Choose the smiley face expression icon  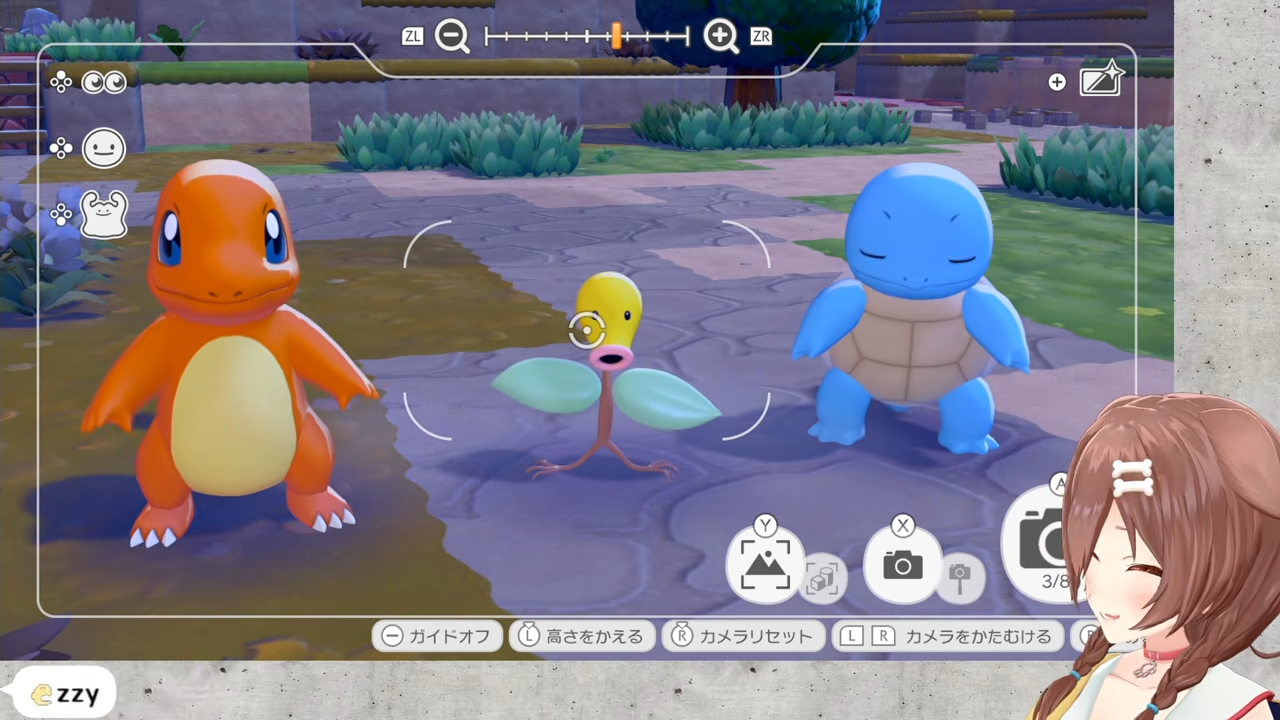[x=104, y=149]
